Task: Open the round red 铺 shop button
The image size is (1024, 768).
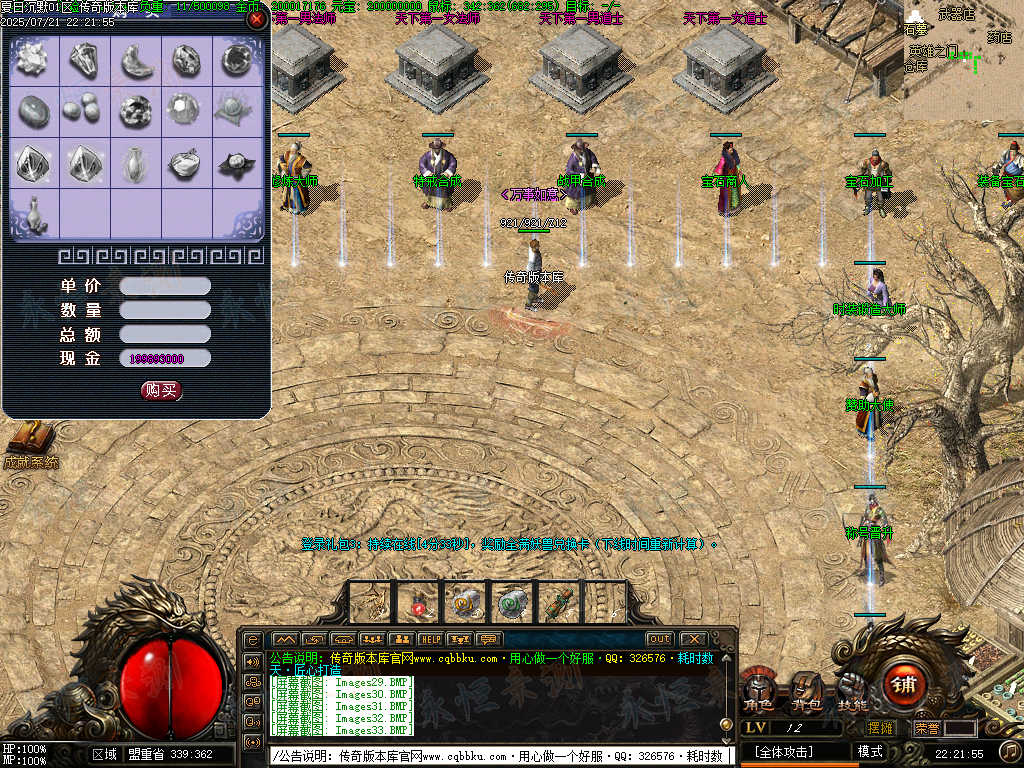Action: coord(904,685)
